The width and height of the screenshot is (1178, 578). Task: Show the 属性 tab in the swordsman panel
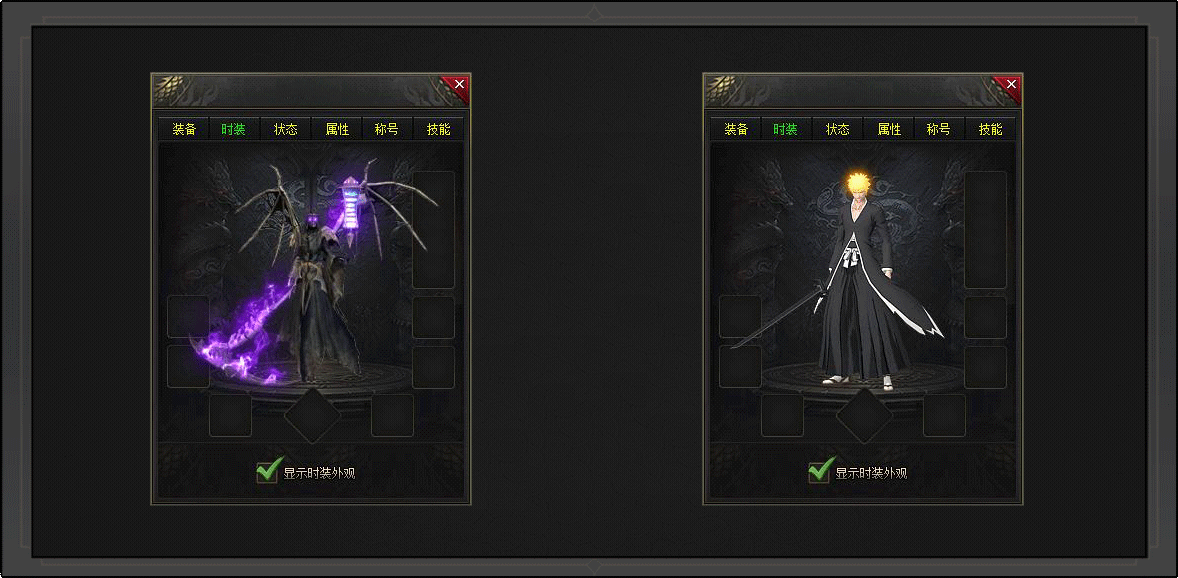pos(889,130)
